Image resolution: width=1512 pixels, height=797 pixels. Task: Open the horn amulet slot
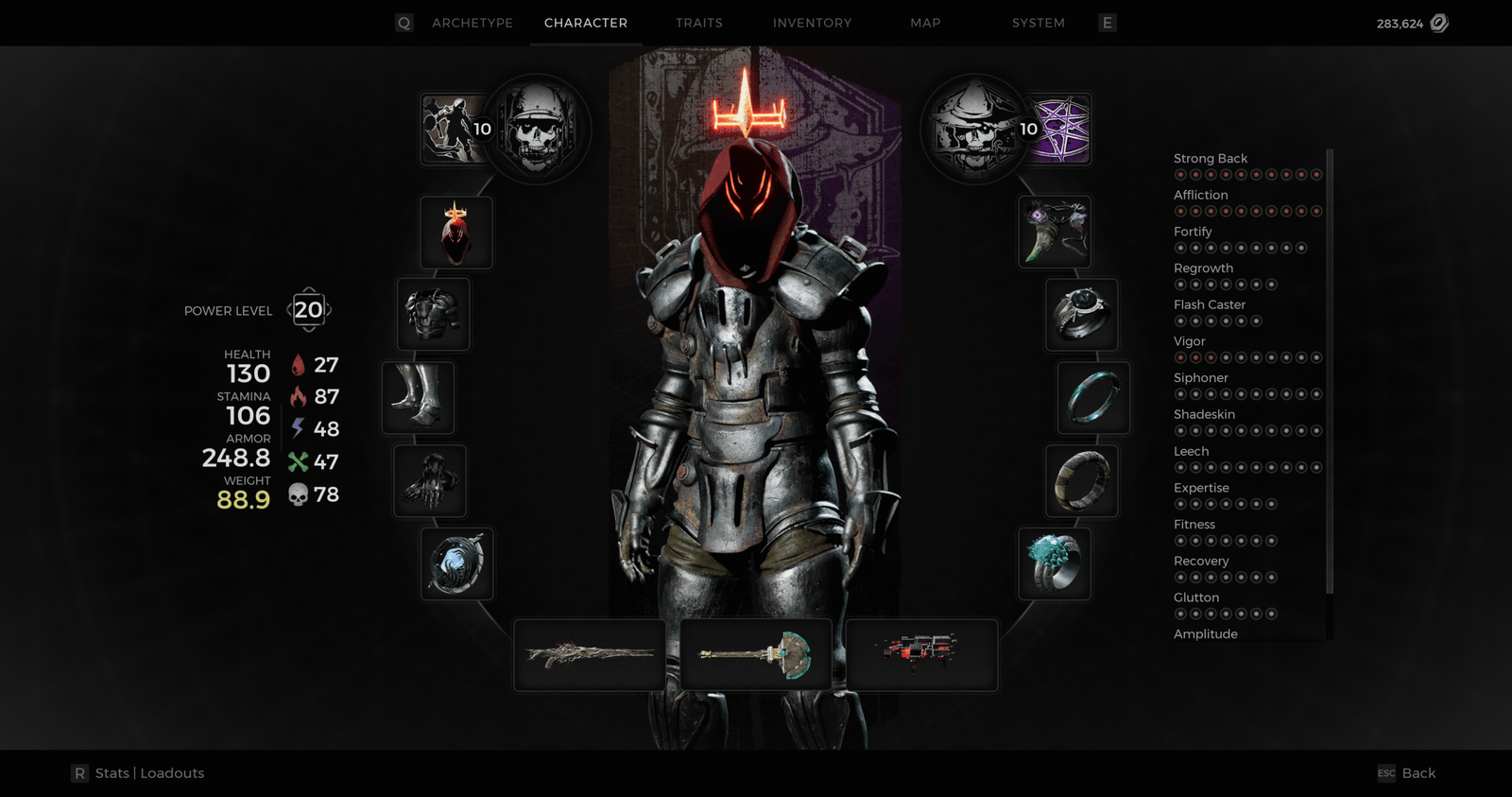tap(1055, 233)
